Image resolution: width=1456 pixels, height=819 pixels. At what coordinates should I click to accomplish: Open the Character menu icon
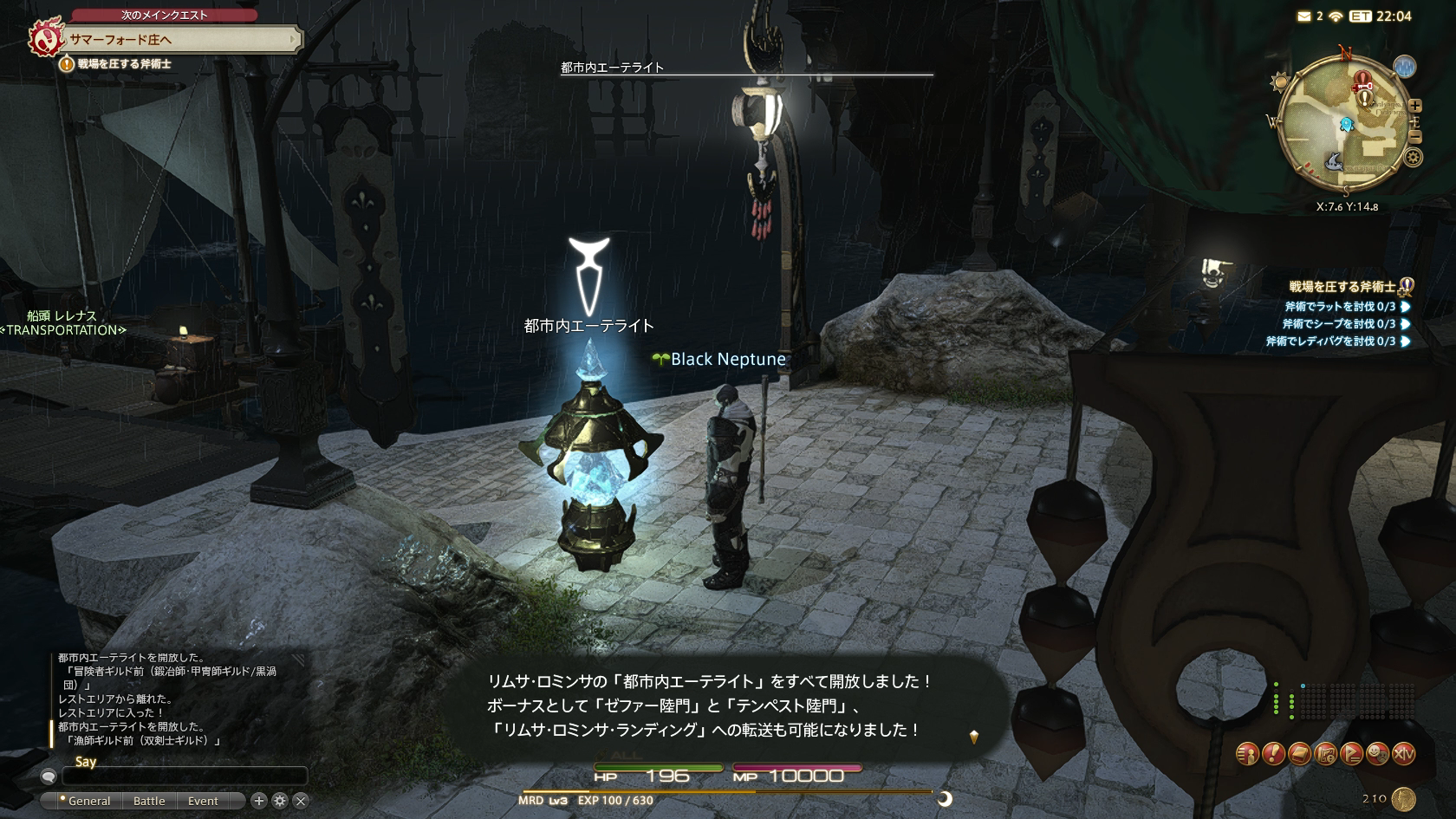point(1247,754)
